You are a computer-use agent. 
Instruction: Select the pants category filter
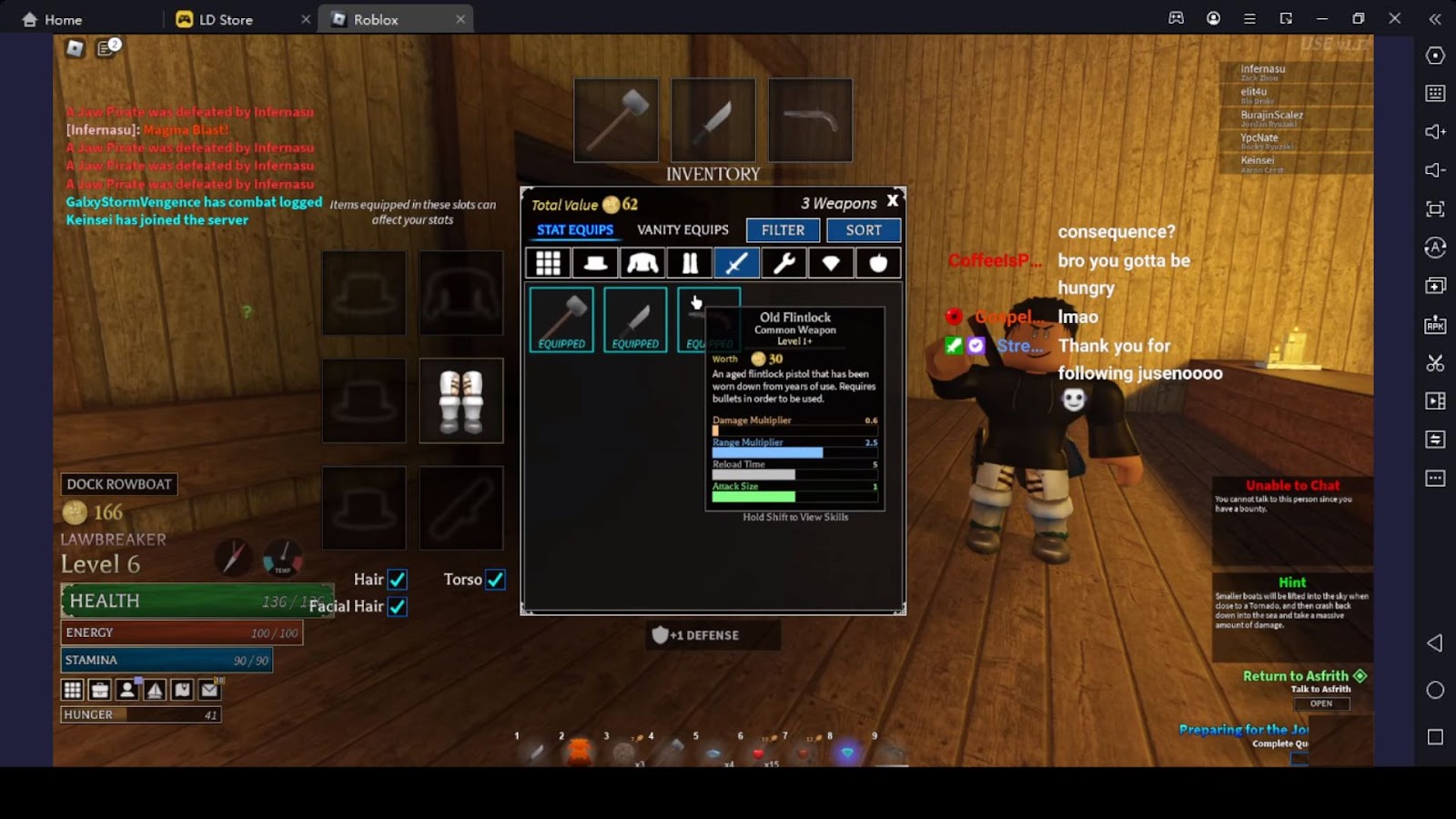tap(690, 263)
